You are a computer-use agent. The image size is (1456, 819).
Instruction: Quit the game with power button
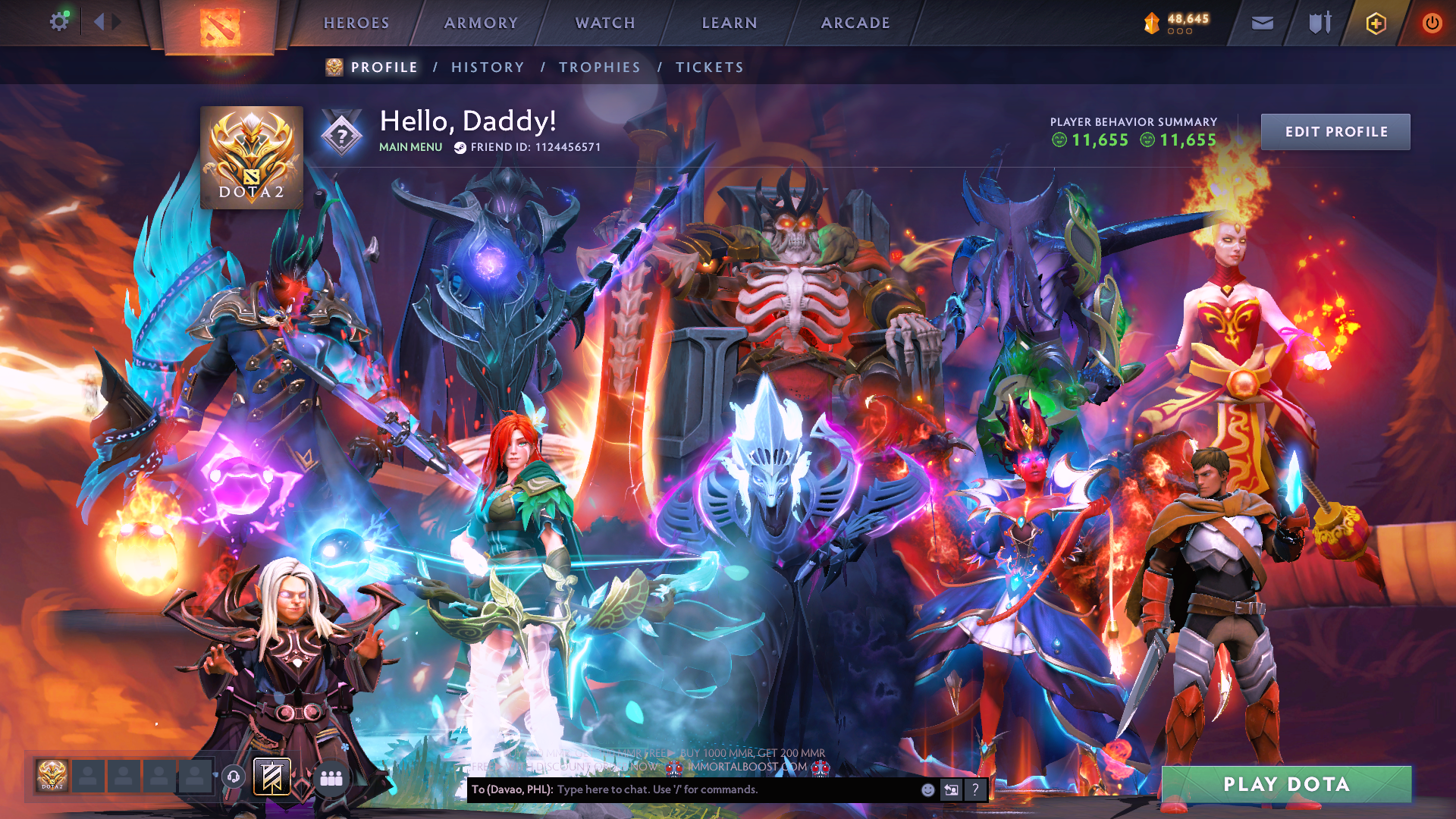click(1432, 24)
